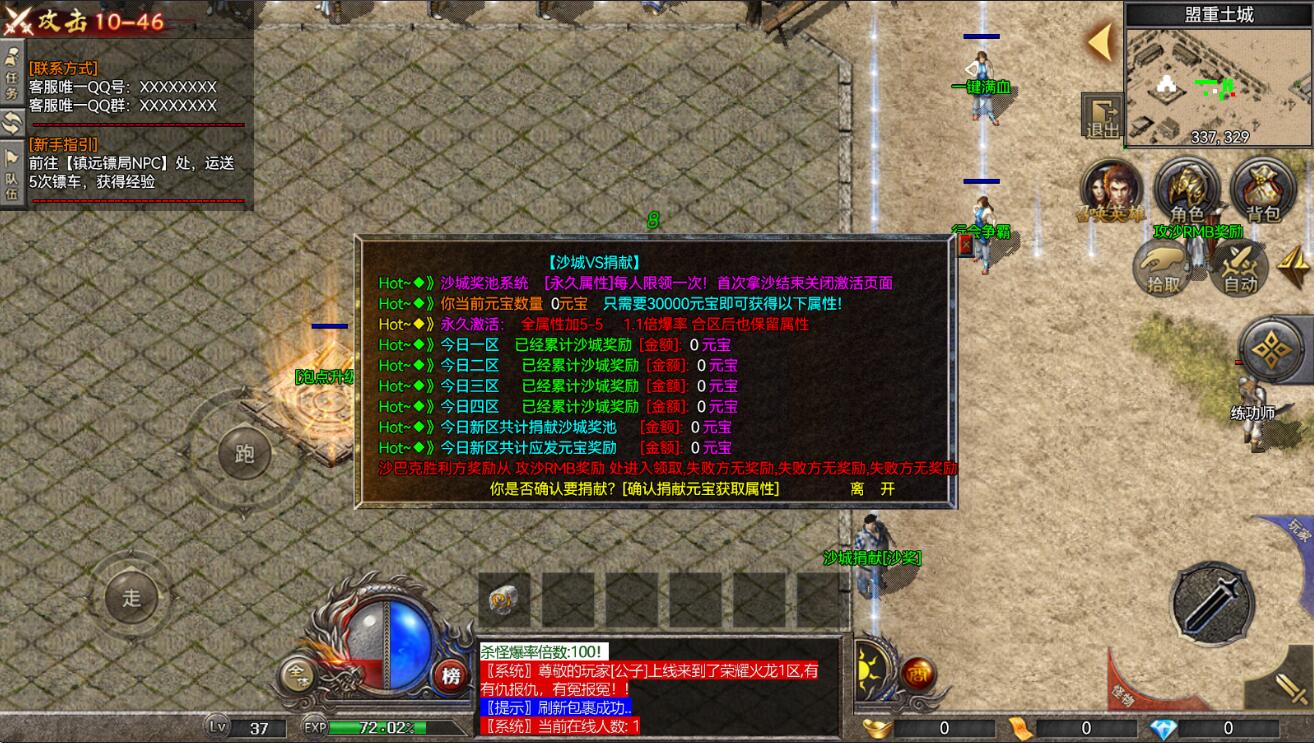This screenshot has height=743, width=1314.
Task: Select the item in the first hotbar slot
Action: [504, 598]
